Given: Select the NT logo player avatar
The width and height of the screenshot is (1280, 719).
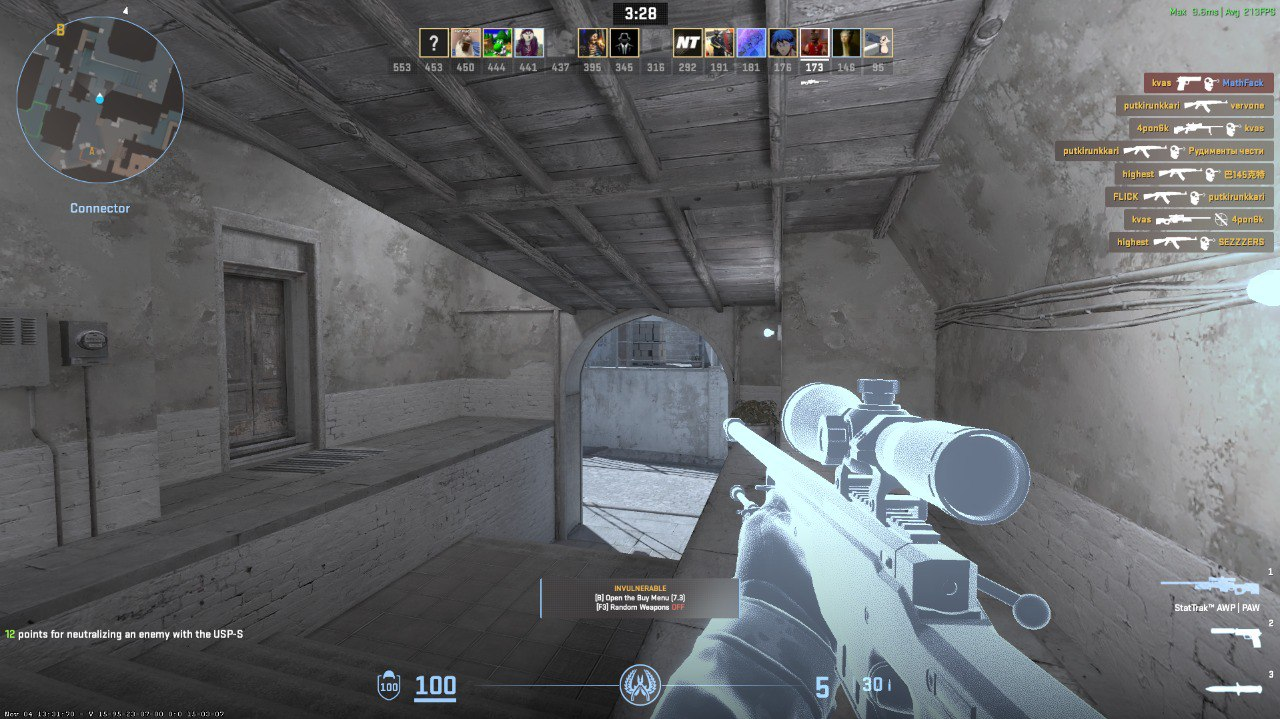Looking at the screenshot, I should coord(687,43).
